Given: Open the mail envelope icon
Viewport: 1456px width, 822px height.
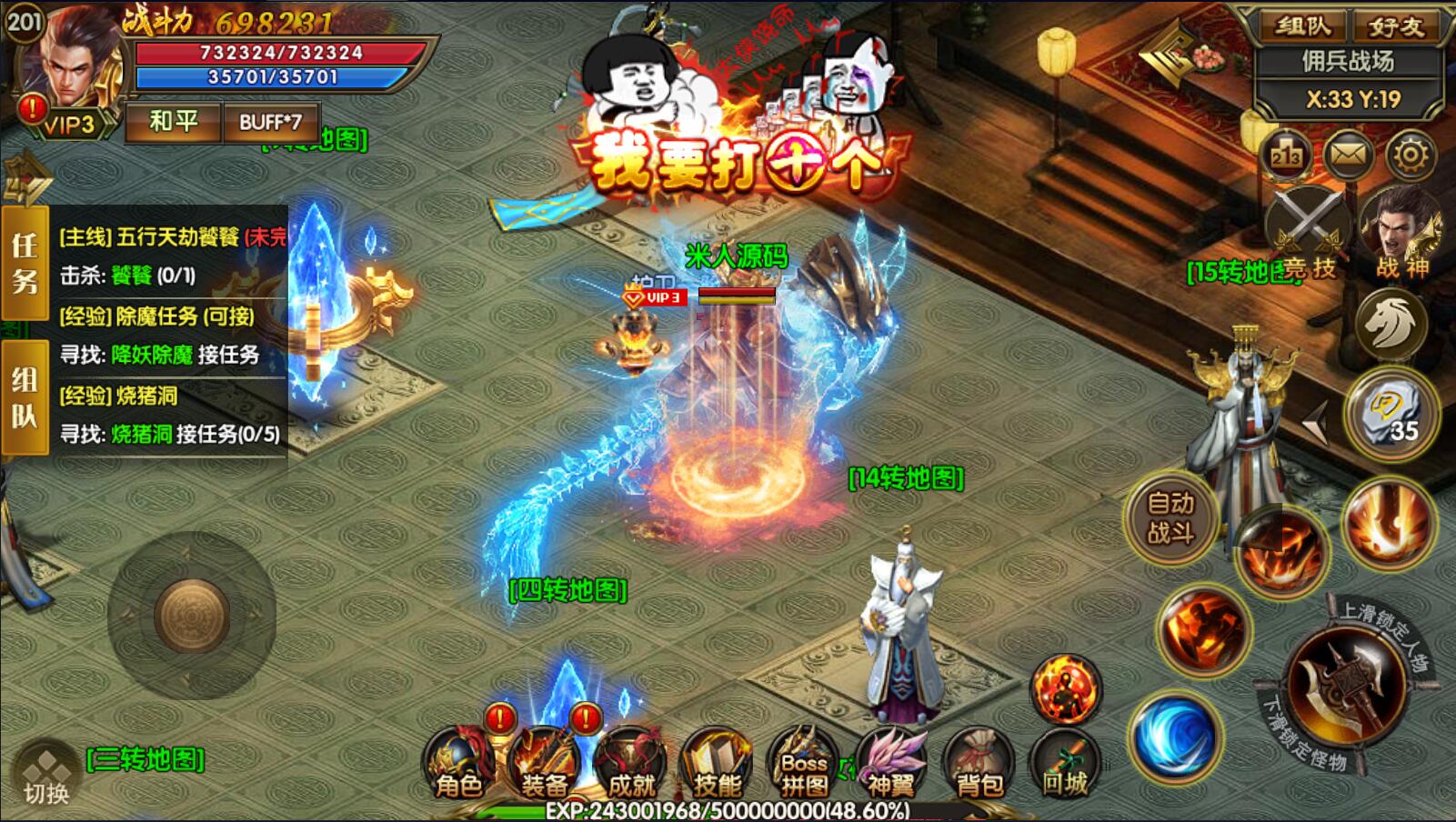Looking at the screenshot, I should [x=1349, y=155].
